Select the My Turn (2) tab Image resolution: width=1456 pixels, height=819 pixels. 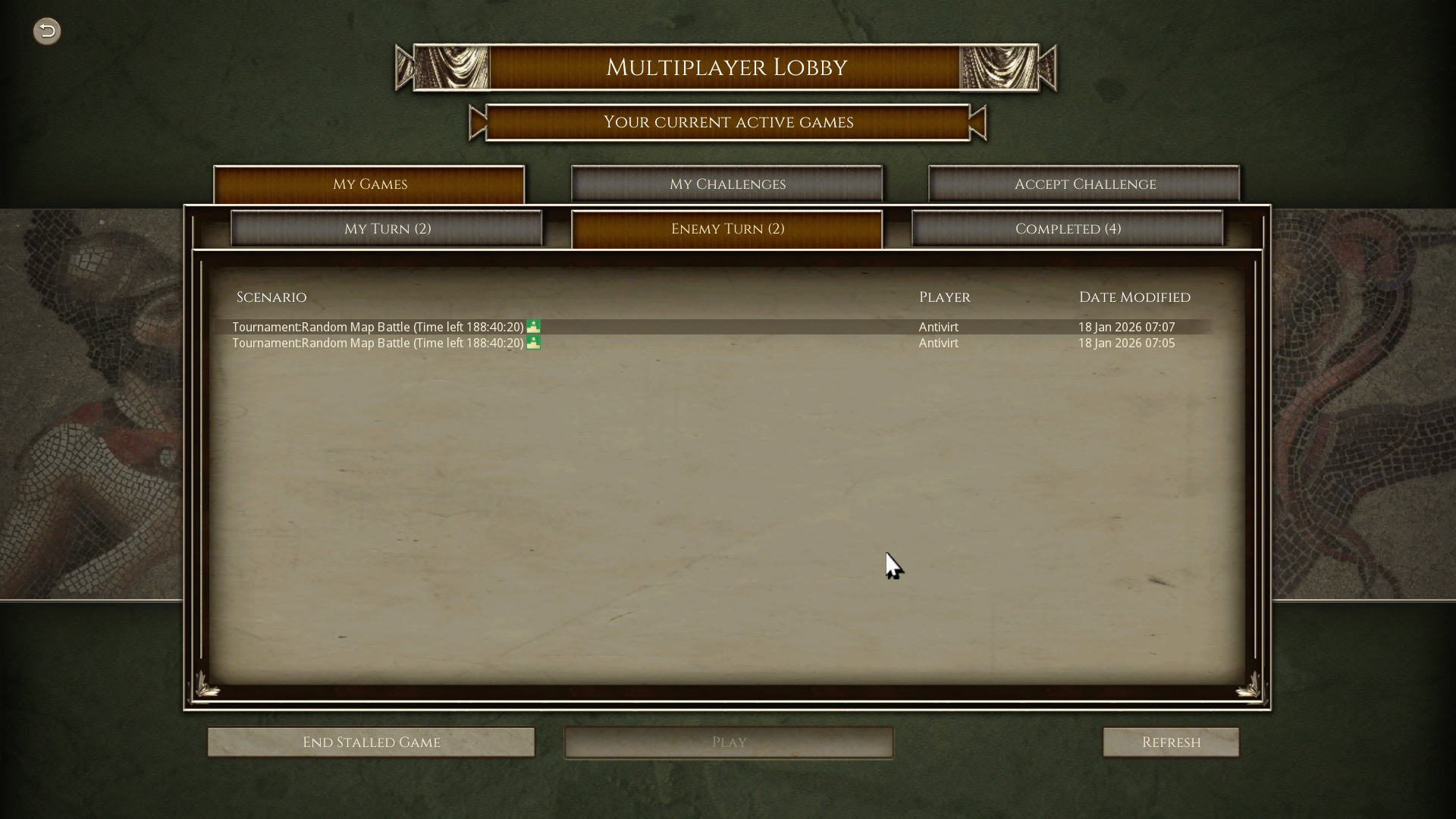click(387, 228)
